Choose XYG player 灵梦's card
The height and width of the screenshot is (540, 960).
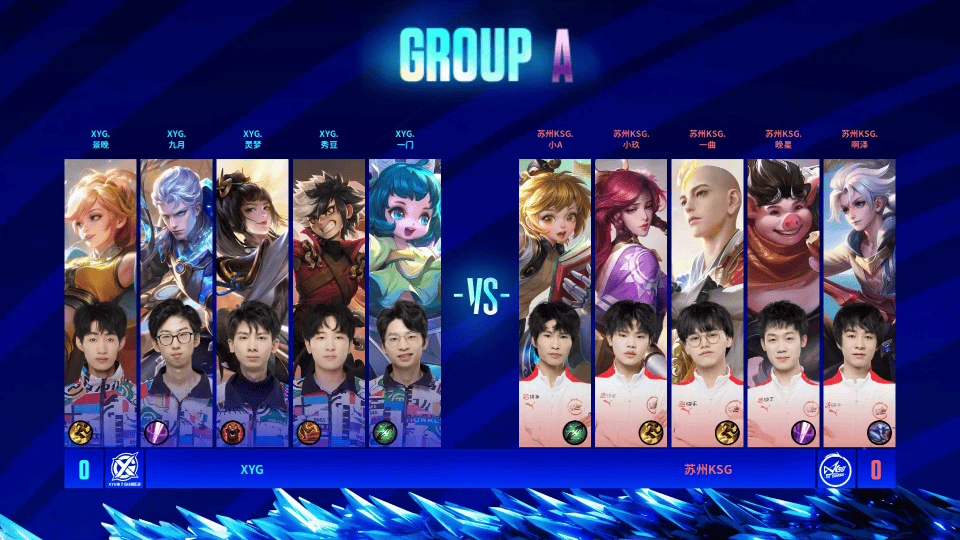(252, 300)
